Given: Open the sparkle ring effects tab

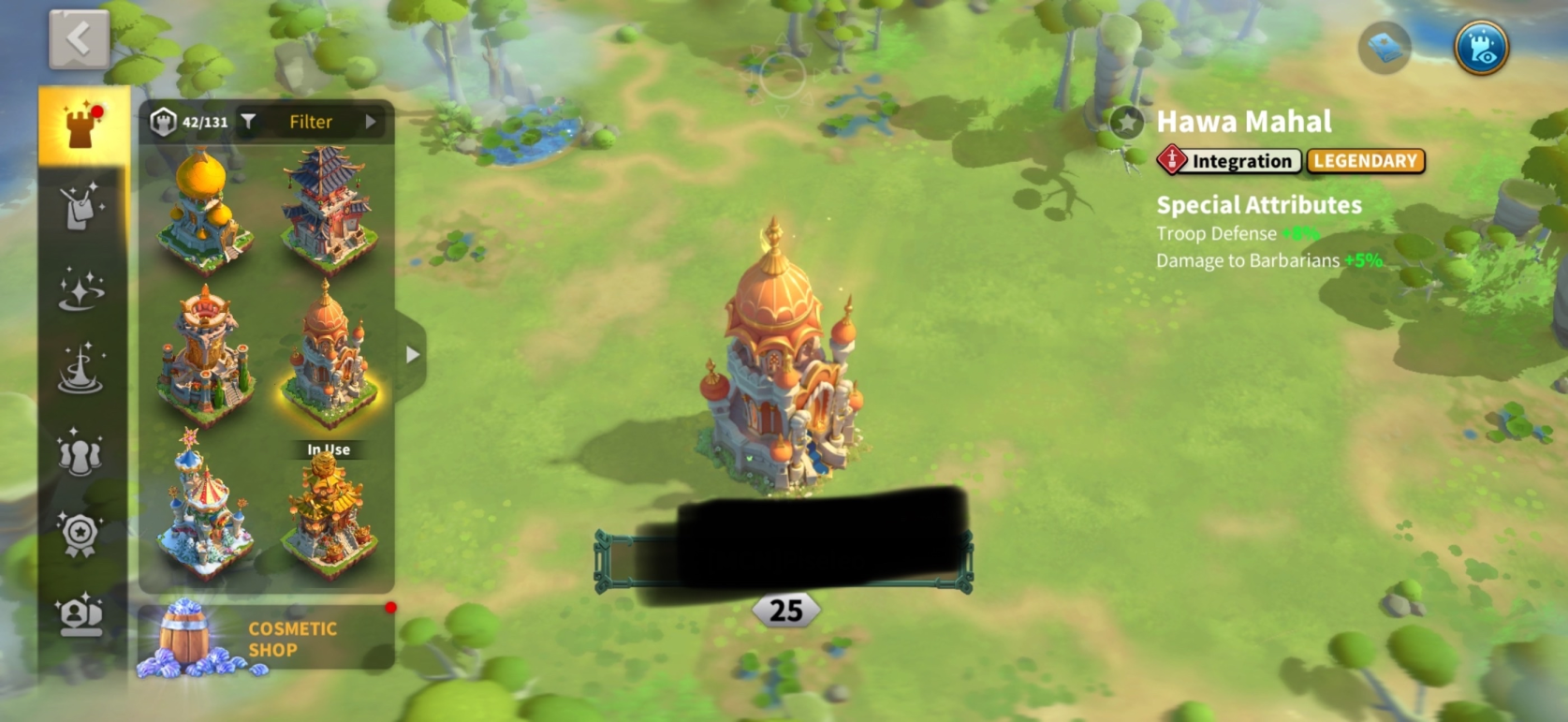Looking at the screenshot, I should point(81,289).
